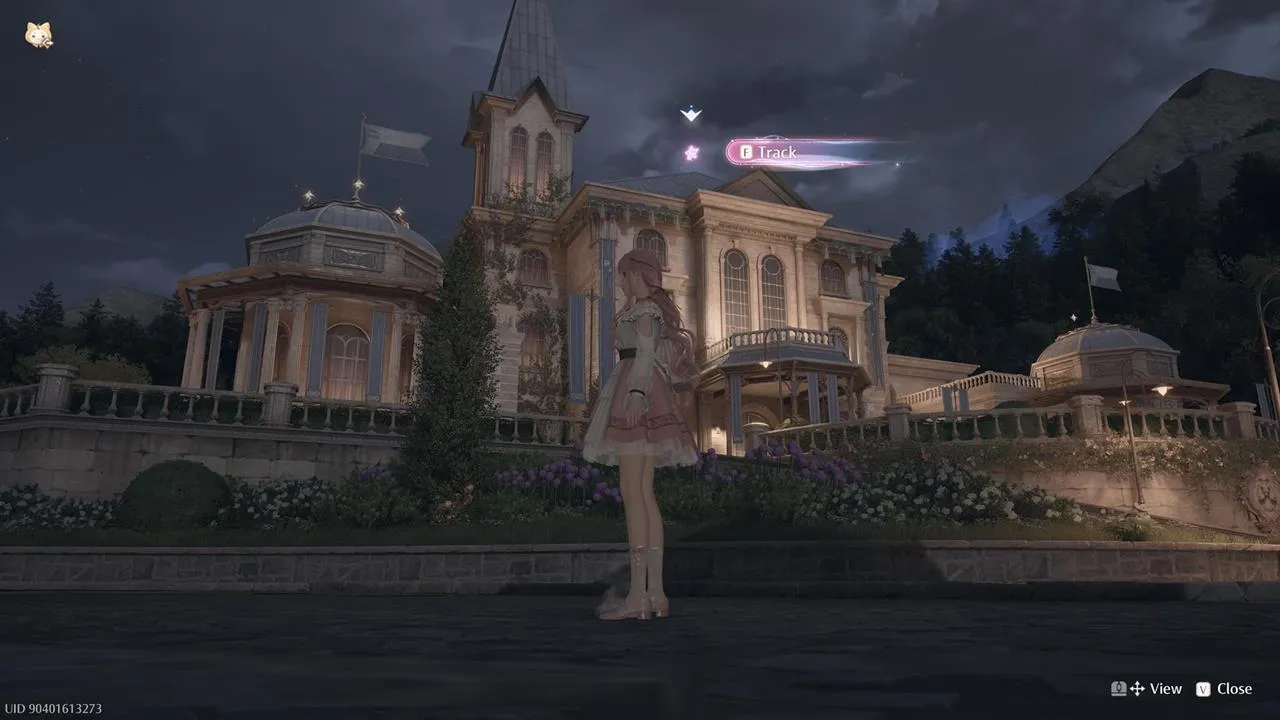The height and width of the screenshot is (720, 1280).
Task: Activate the Track quest prompt
Action: click(x=766, y=152)
